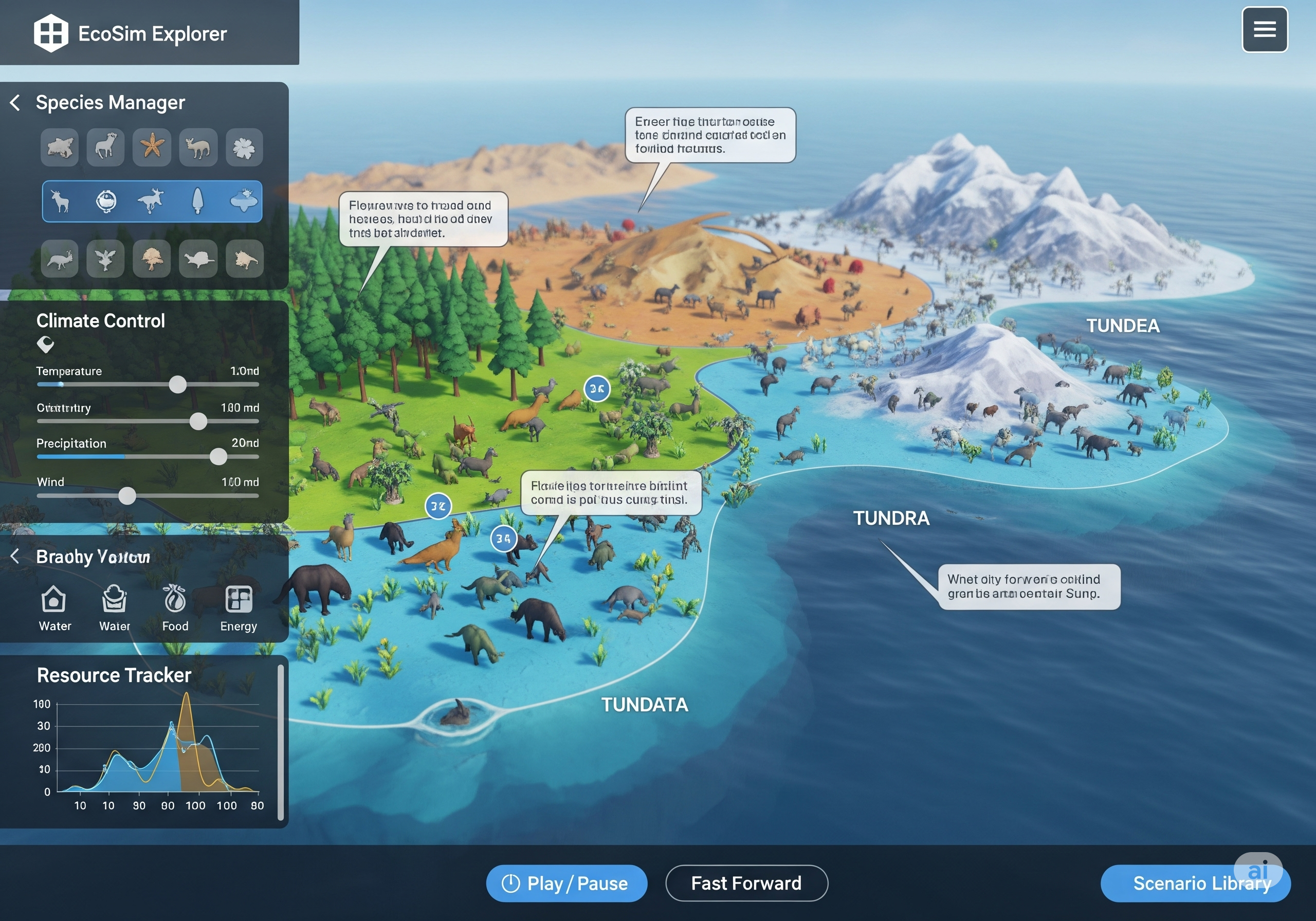Open the Scenario Library
Screen dimensions: 1316x921
[x=1195, y=882]
